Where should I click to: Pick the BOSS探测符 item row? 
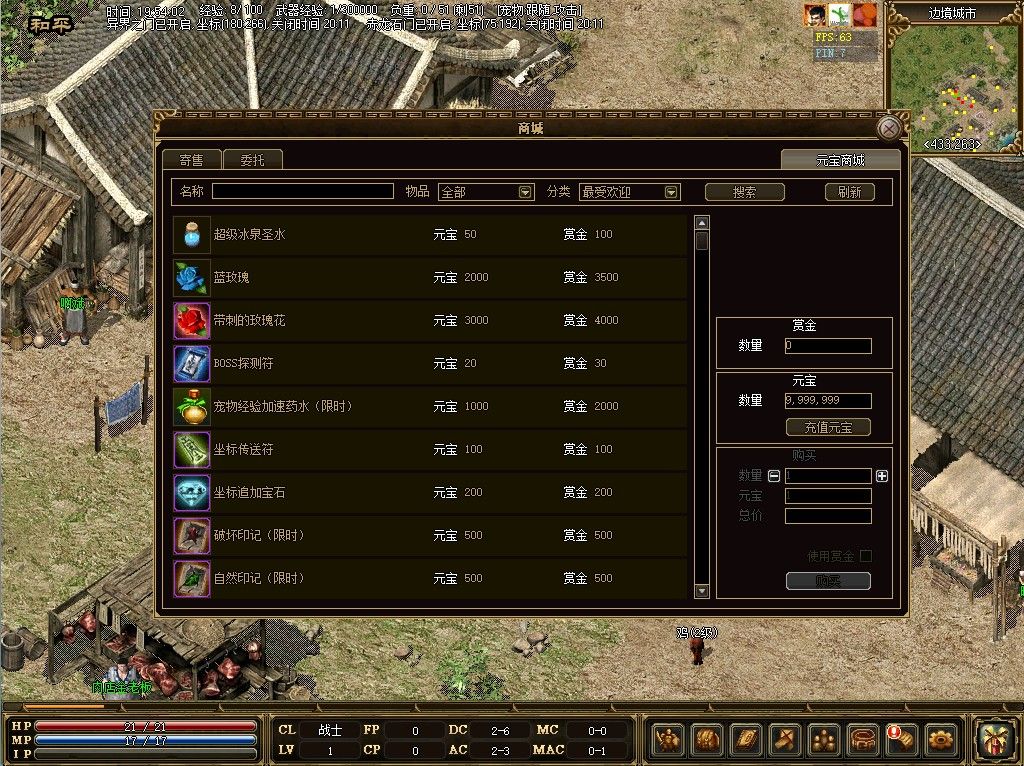(x=430, y=364)
